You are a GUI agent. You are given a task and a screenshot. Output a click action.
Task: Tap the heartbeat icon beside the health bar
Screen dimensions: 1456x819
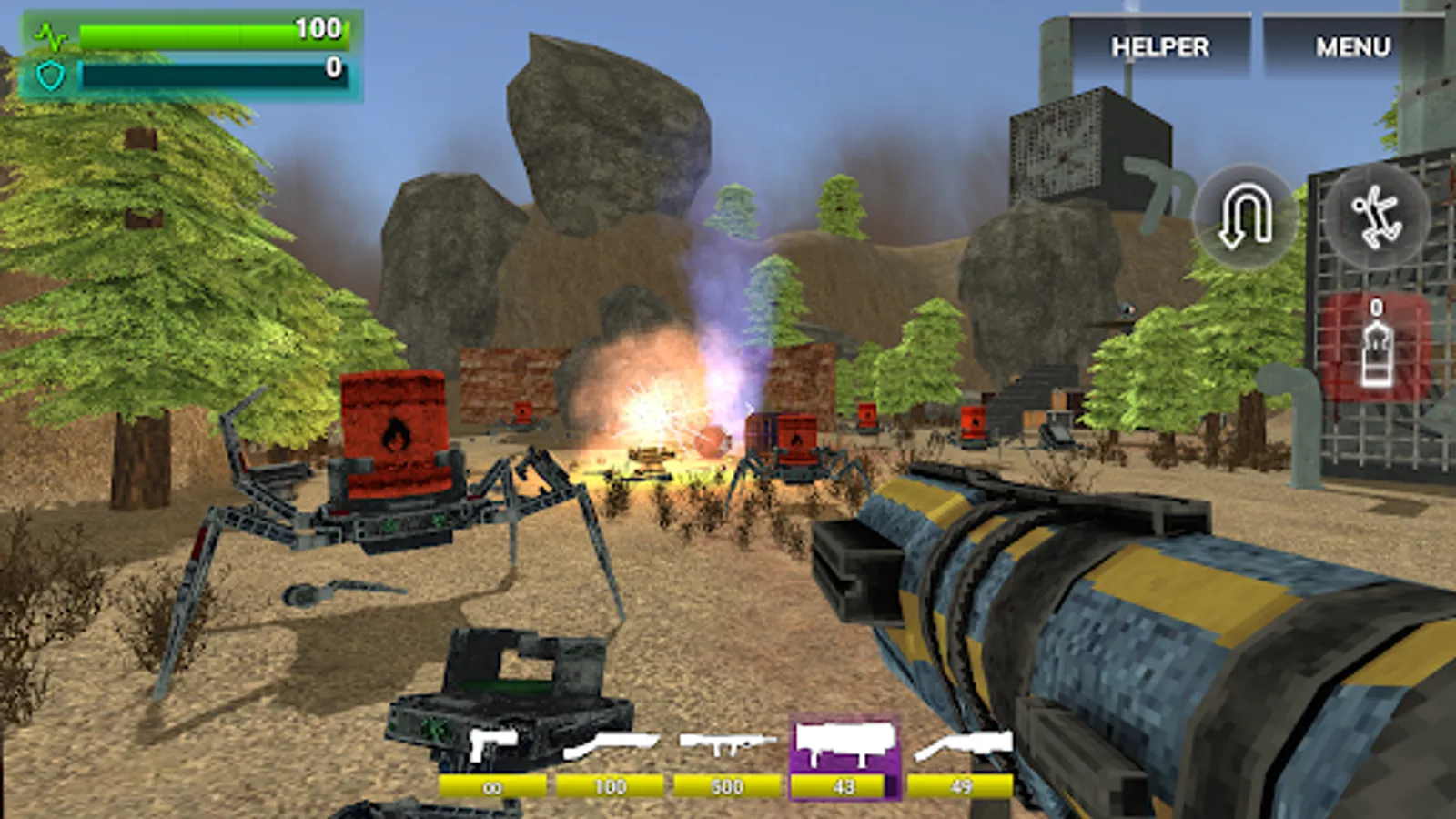coord(52,35)
